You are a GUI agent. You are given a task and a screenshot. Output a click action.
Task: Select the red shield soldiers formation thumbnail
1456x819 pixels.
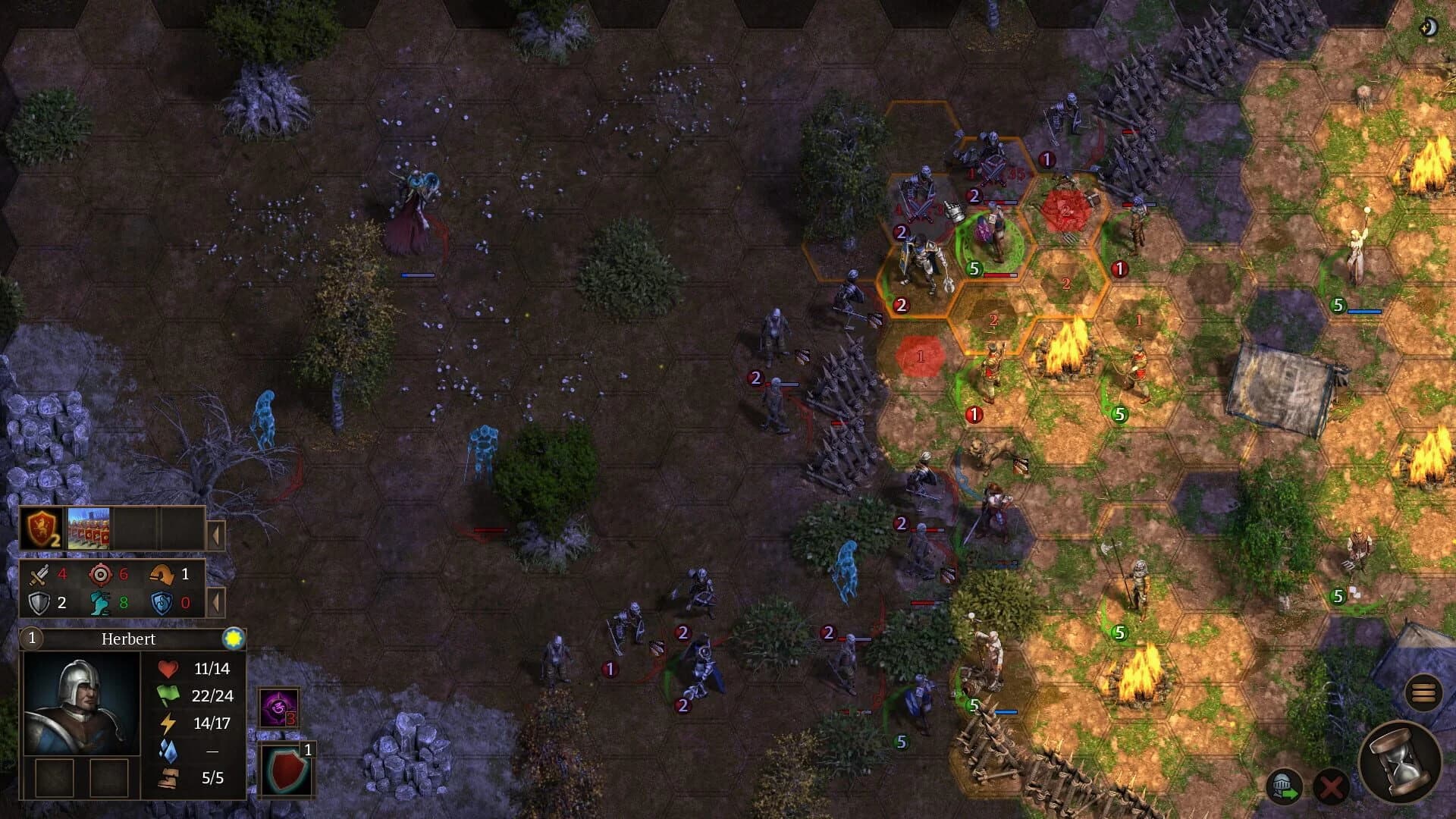(89, 528)
